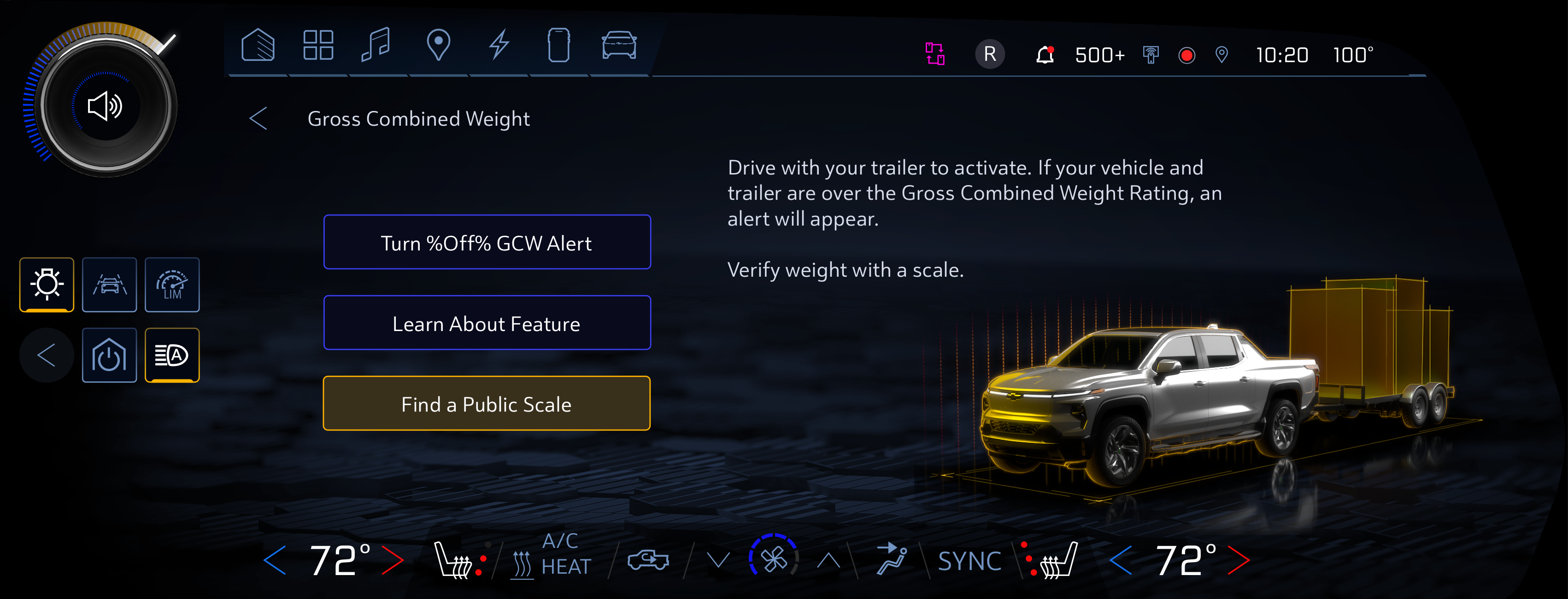This screenshot has height=599, width=1568.
Task: Open the lightning bolt energy tab
Action: pyautogui.click(x=499, y=46)
